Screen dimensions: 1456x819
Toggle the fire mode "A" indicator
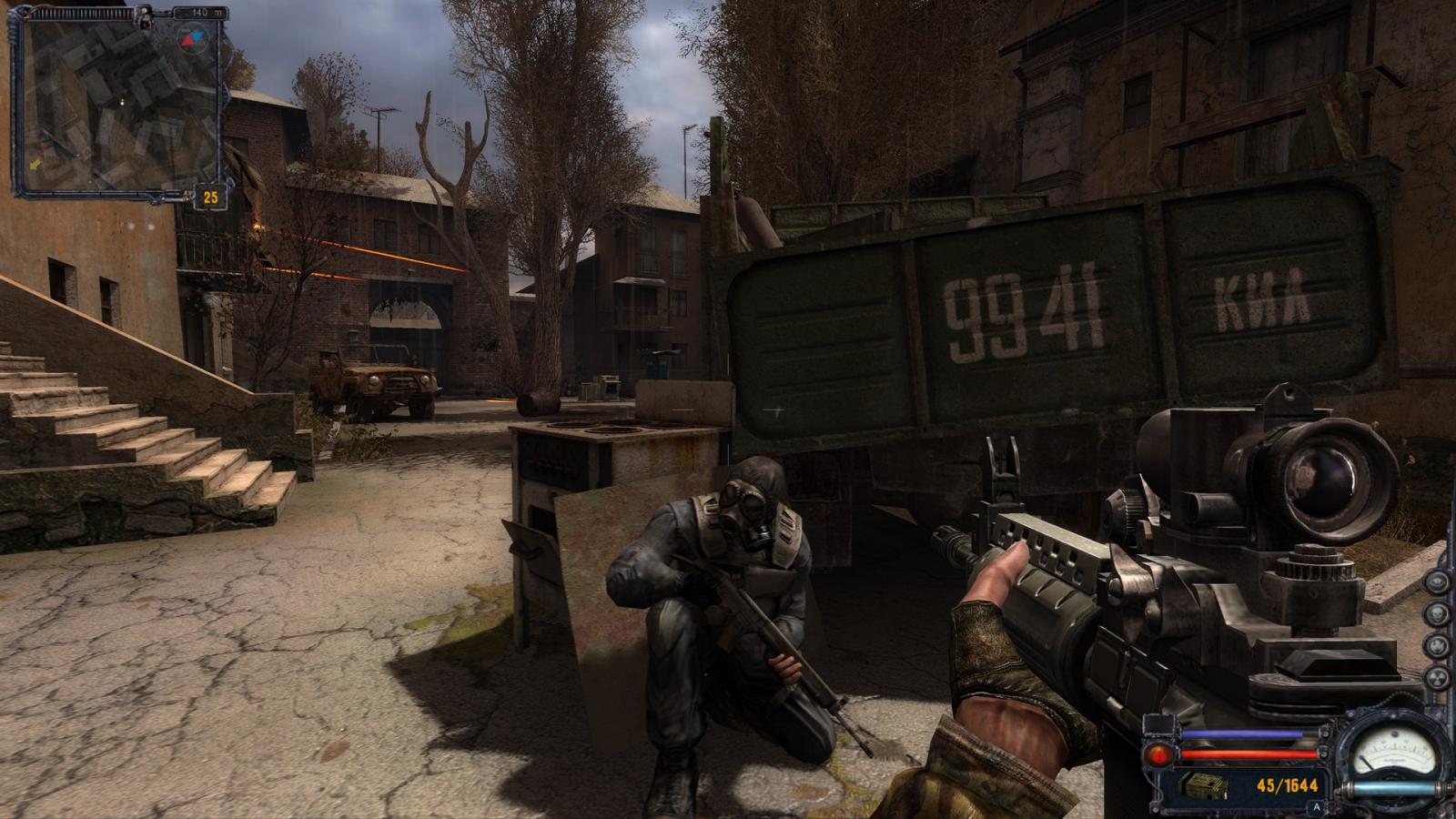point(1316,806)
